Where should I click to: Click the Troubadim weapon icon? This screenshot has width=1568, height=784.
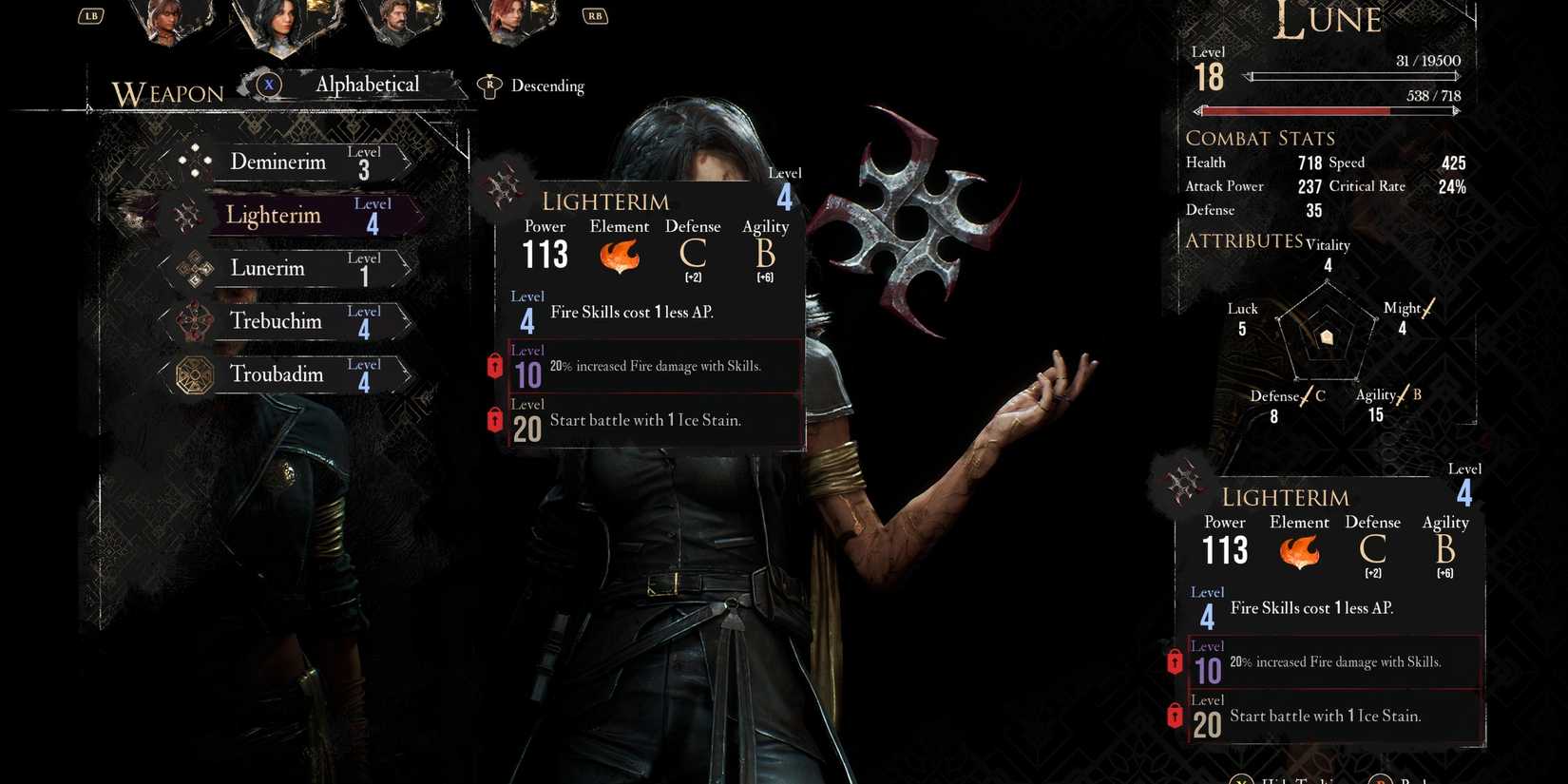pos(193,374)
